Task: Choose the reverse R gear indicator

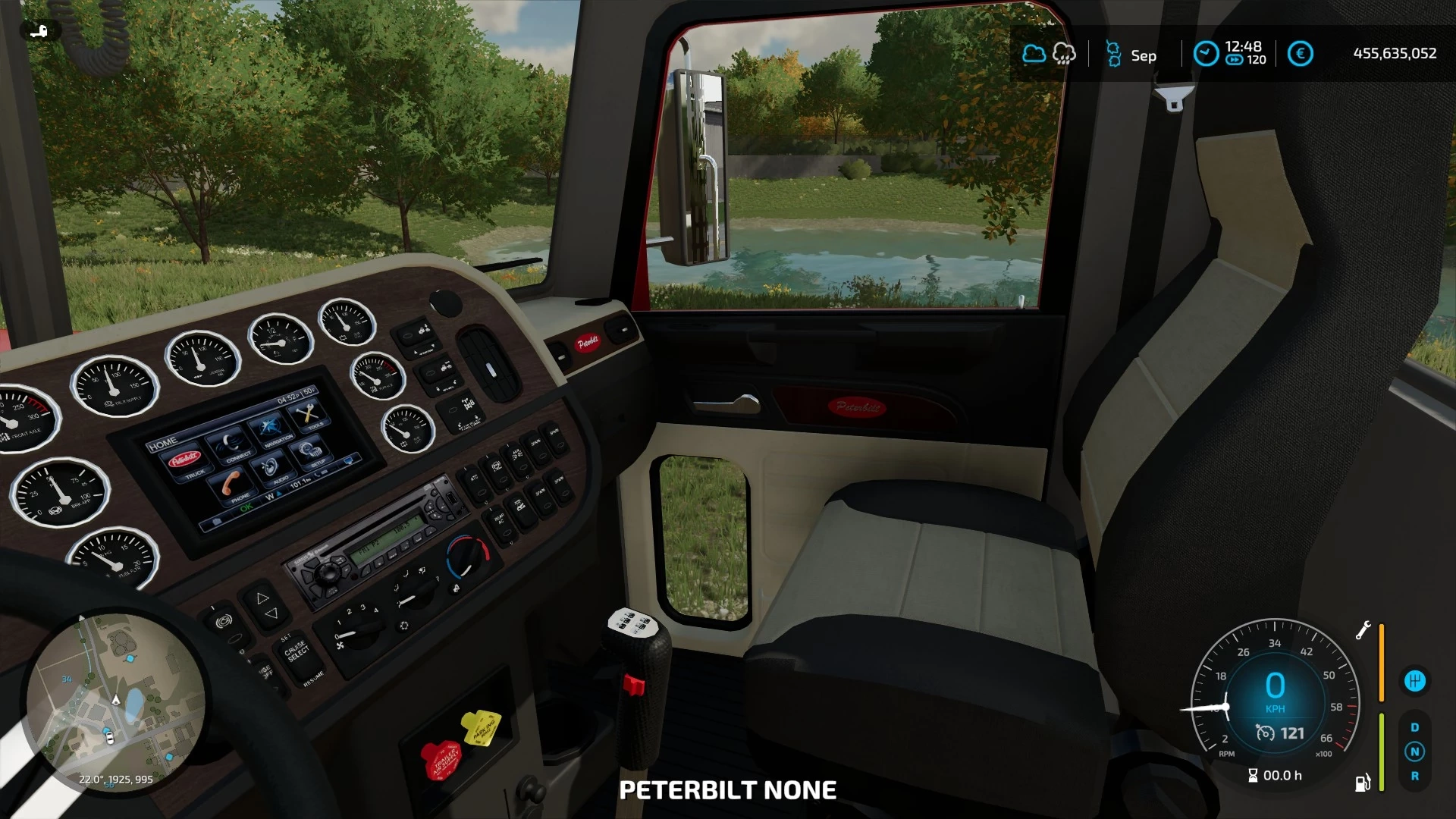Action: click(x=1414, y=776)
